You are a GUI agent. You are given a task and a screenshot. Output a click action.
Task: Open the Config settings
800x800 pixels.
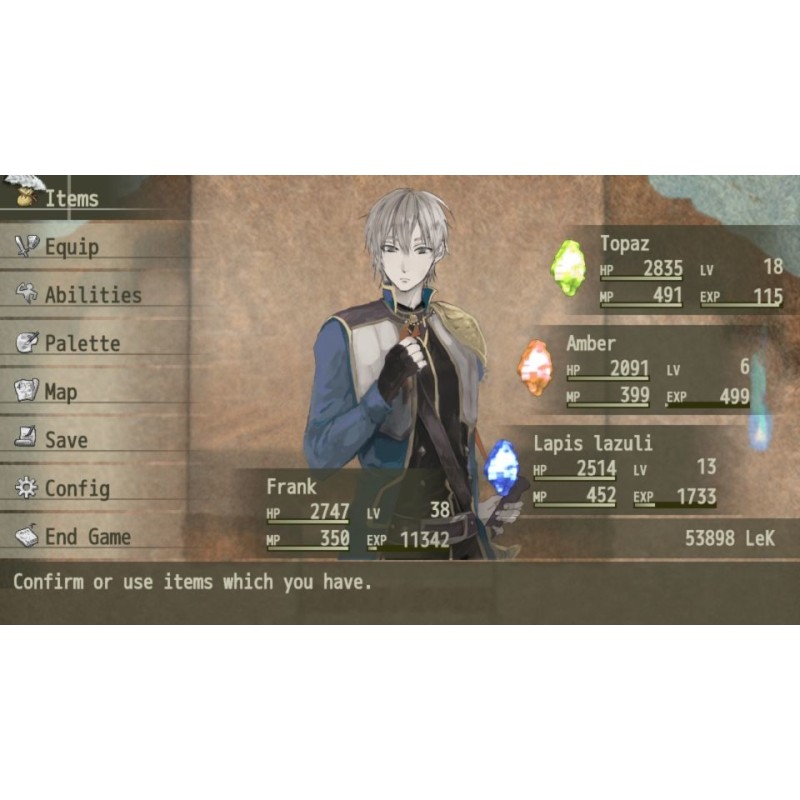76,488
